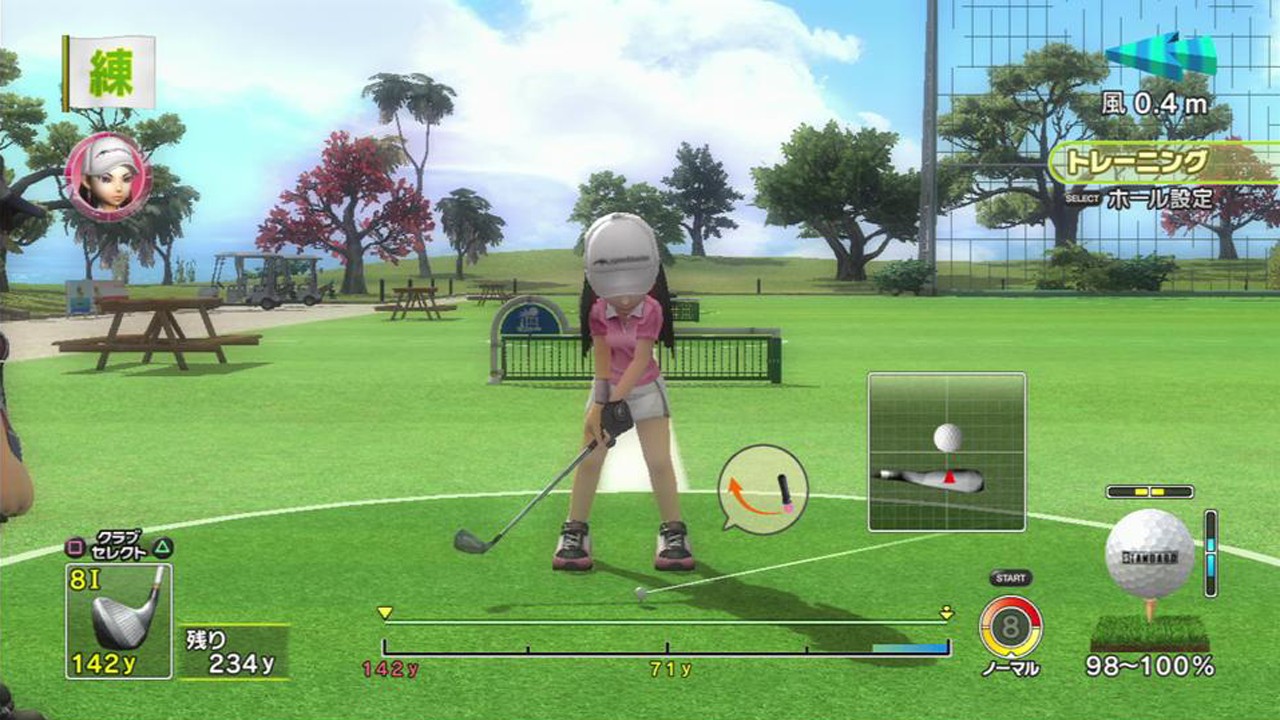Select the normal shot type dial
The height and width of the screenshot is (720, 1280).
(1010, 627)
